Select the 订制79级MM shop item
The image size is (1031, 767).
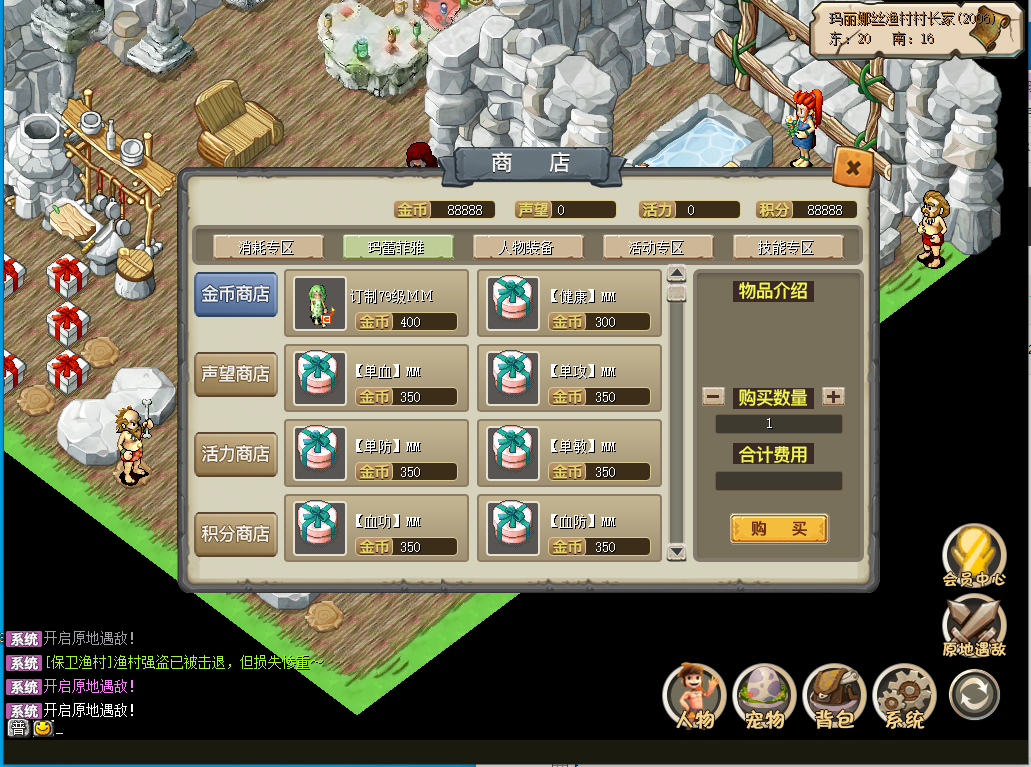(x=376, y=304)
